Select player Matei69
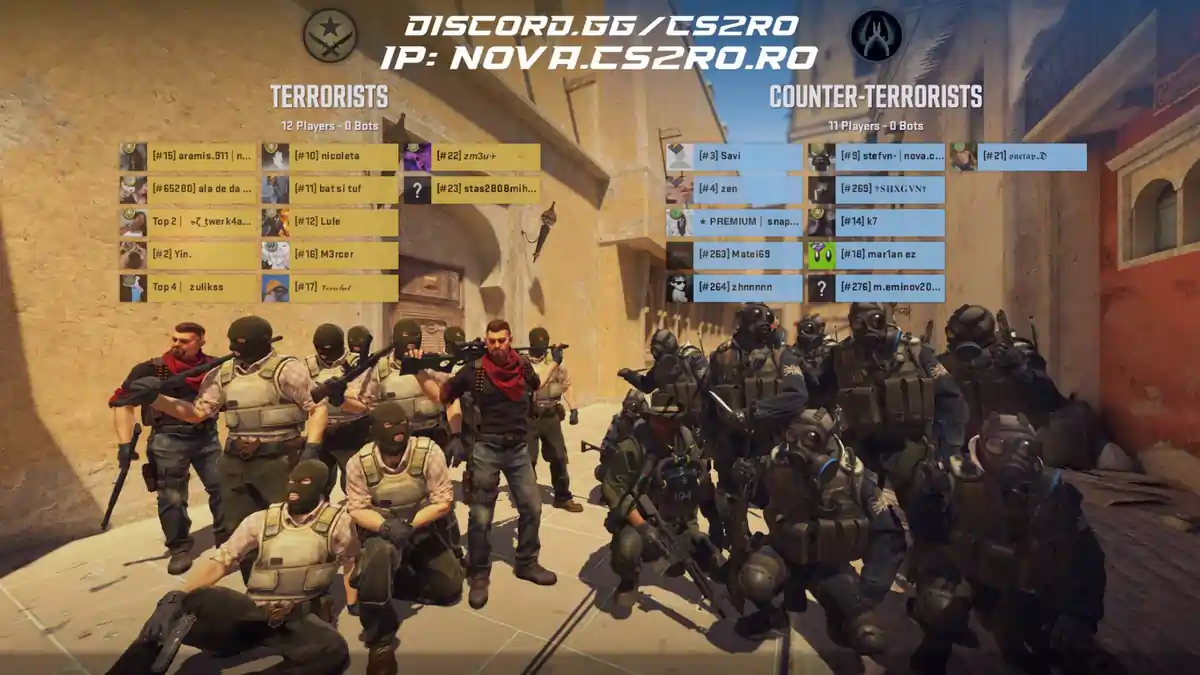Screen dimensions: 1200x675 (x=734, y=255)
